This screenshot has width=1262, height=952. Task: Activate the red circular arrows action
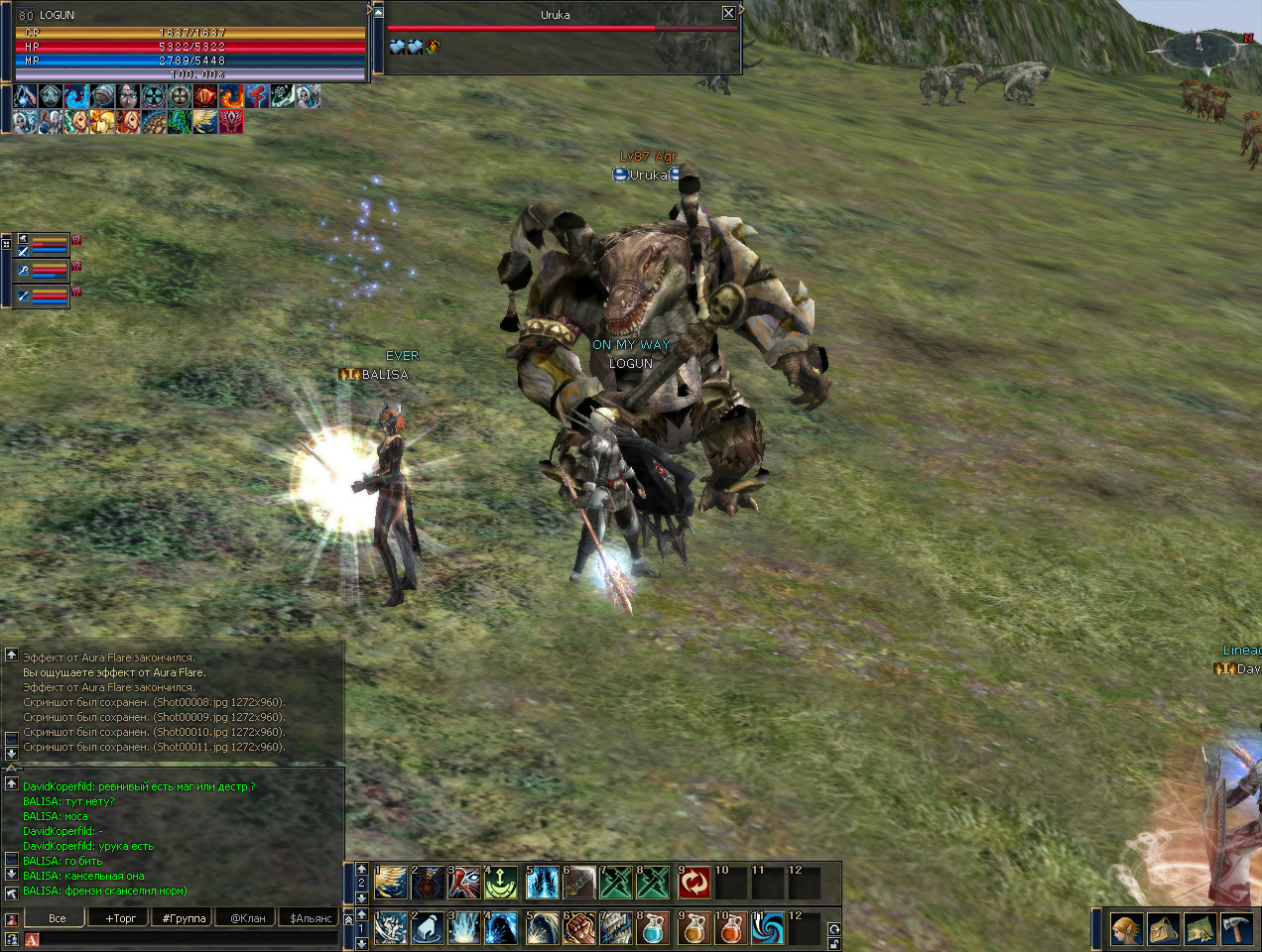pos(694,883)
